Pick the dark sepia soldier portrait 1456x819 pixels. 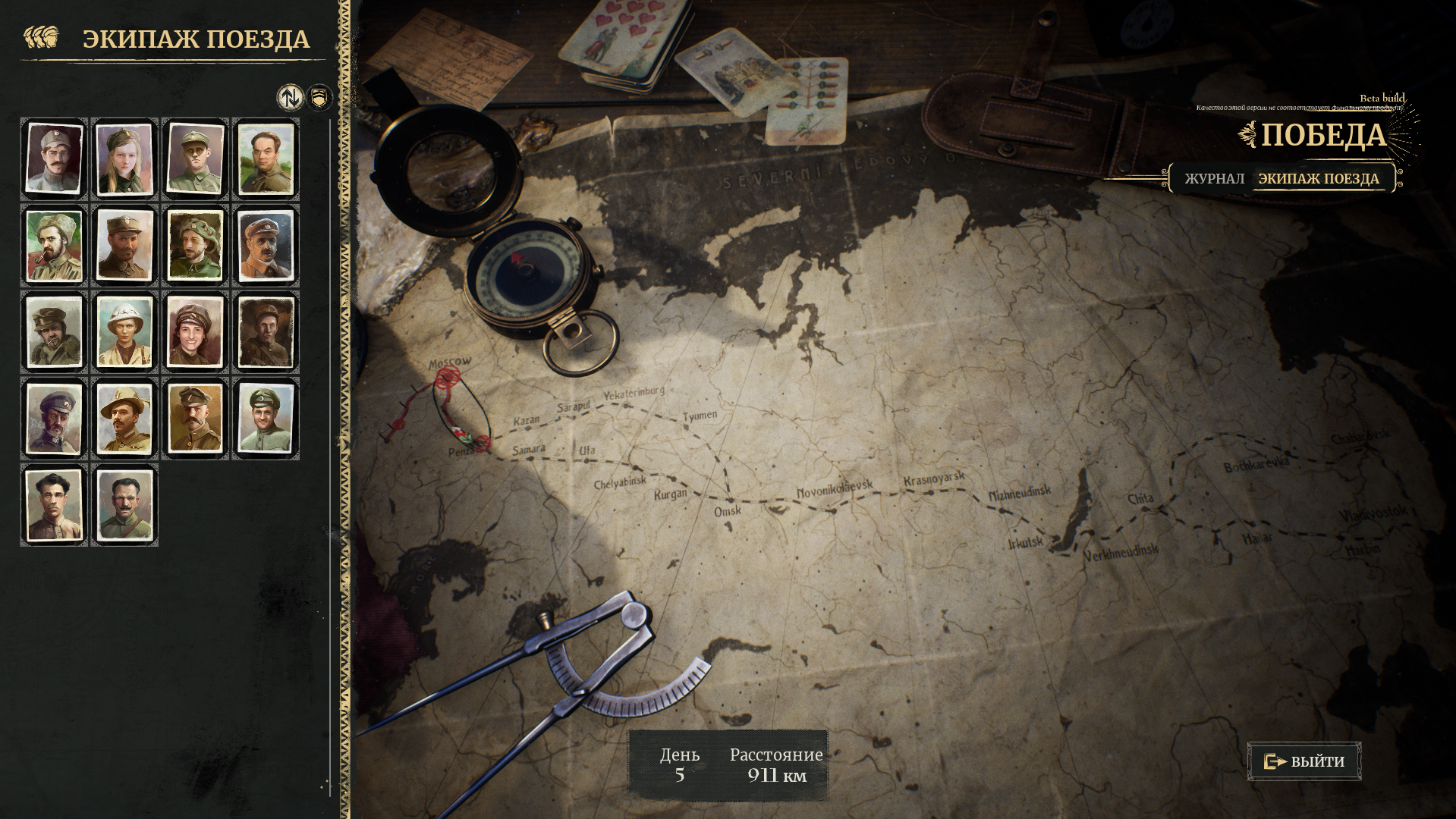click(266, 332)
